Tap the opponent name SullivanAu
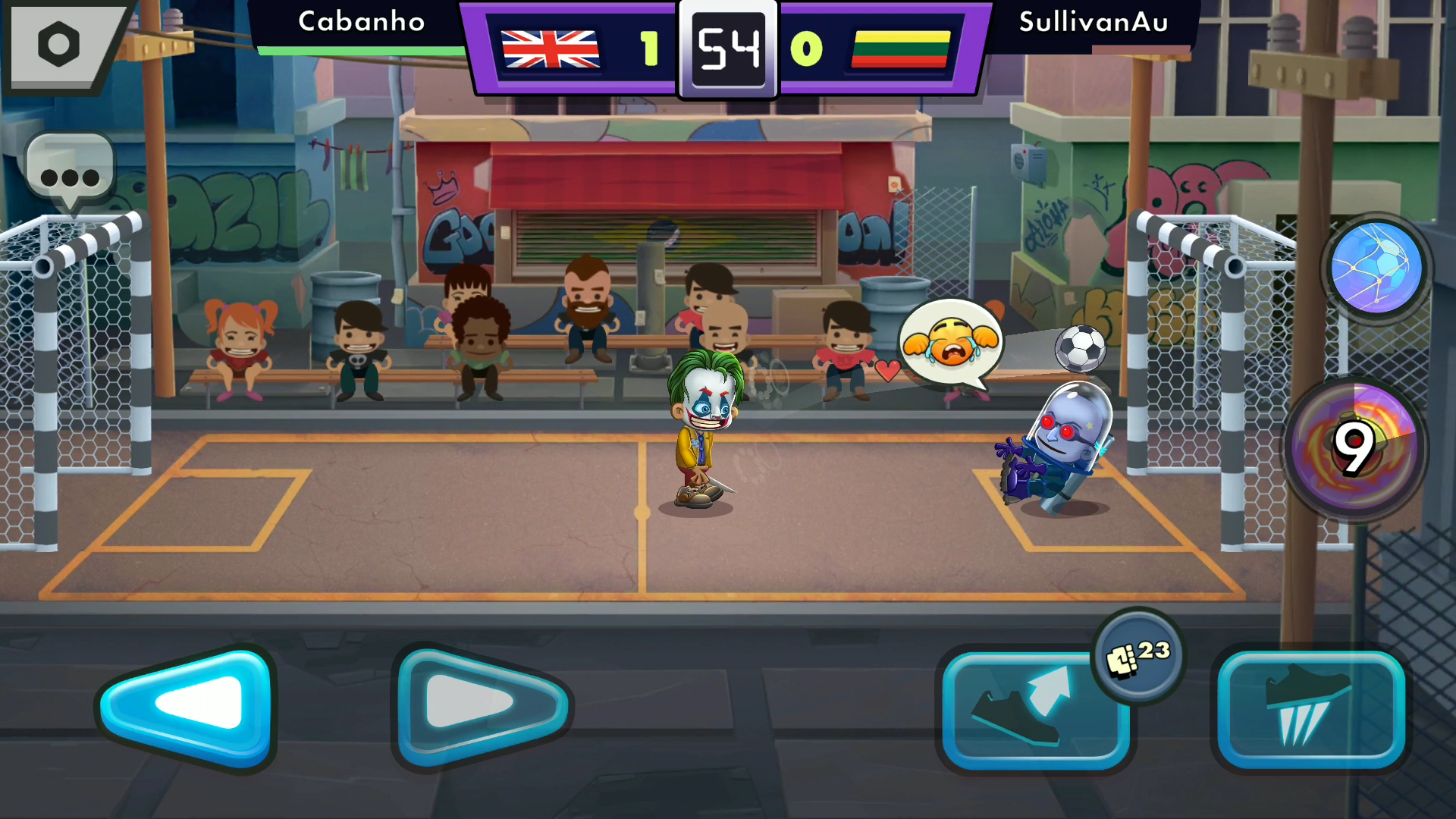This screenshot has width=1456, height=819. (1094, 23)
